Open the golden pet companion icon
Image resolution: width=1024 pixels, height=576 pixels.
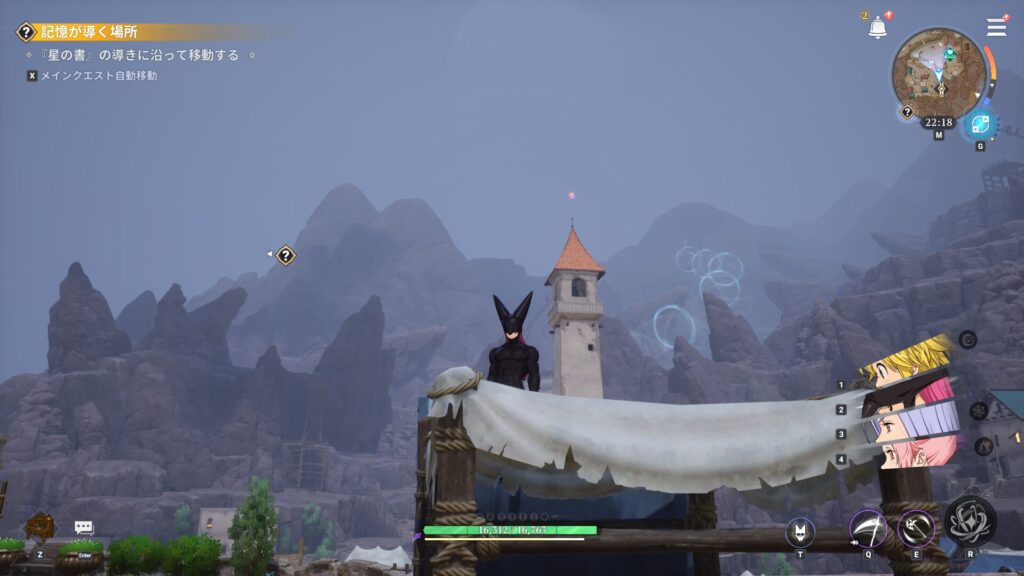(40, 526)
